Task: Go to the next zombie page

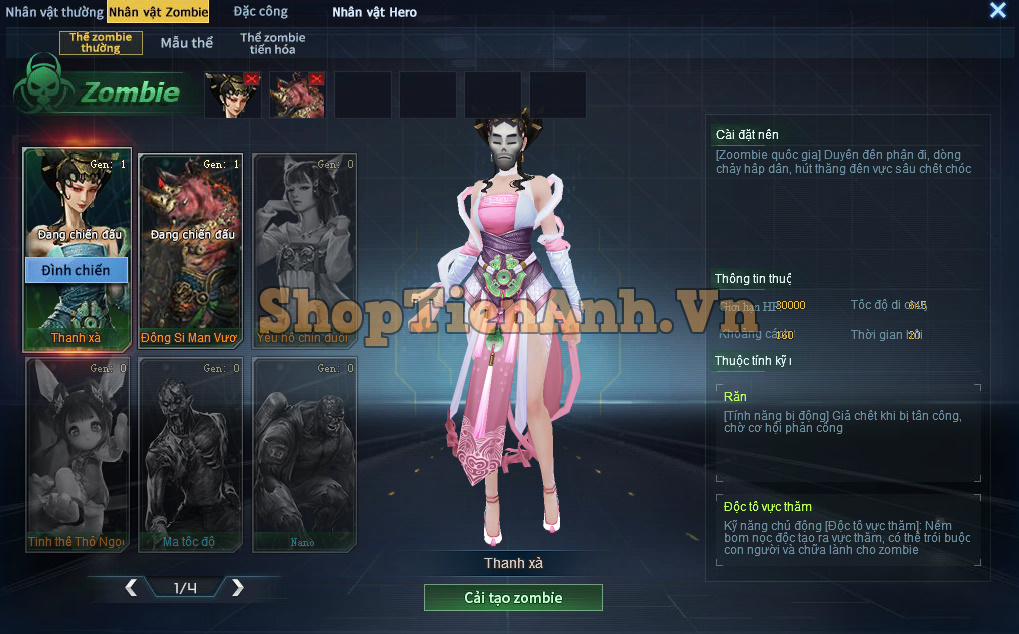Action: pyautogui.click(x=237, y=588)
